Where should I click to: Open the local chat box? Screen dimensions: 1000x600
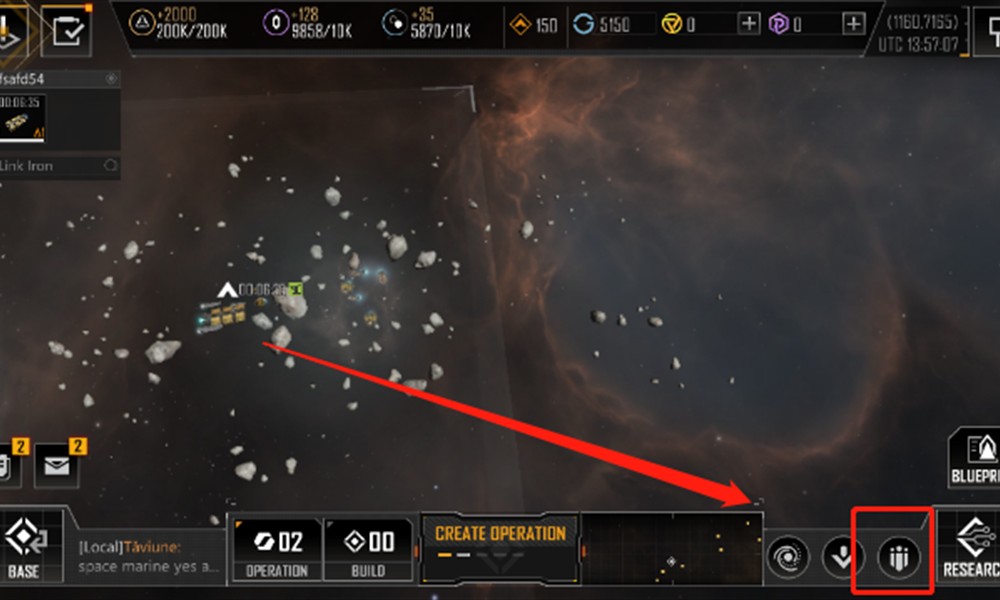(x=148, y=556)
